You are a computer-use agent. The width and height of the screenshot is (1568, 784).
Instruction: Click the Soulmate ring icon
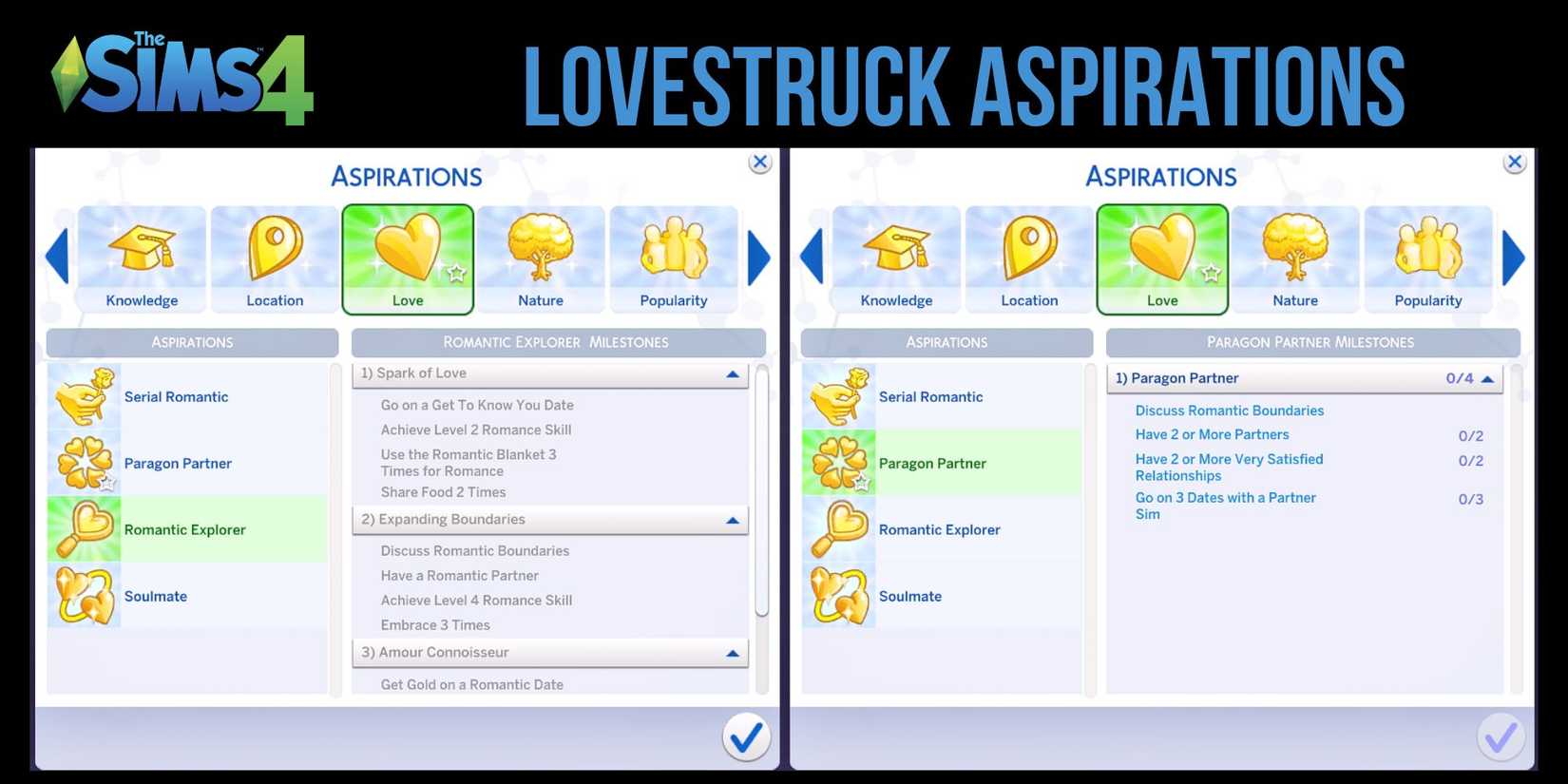click(x=84, y=596)
